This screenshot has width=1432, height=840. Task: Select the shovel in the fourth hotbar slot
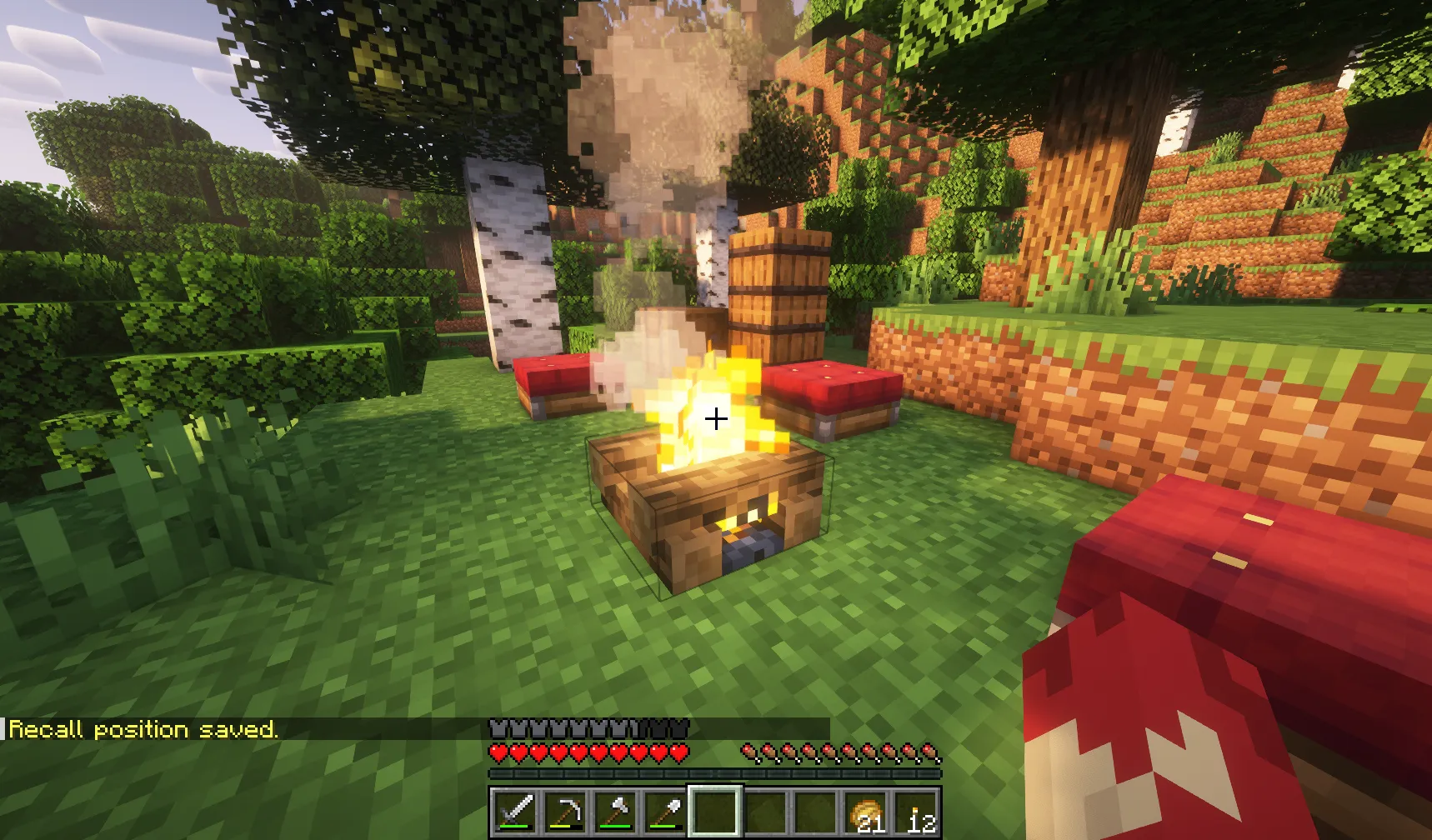pyautogui.click(x=667, y=812)
